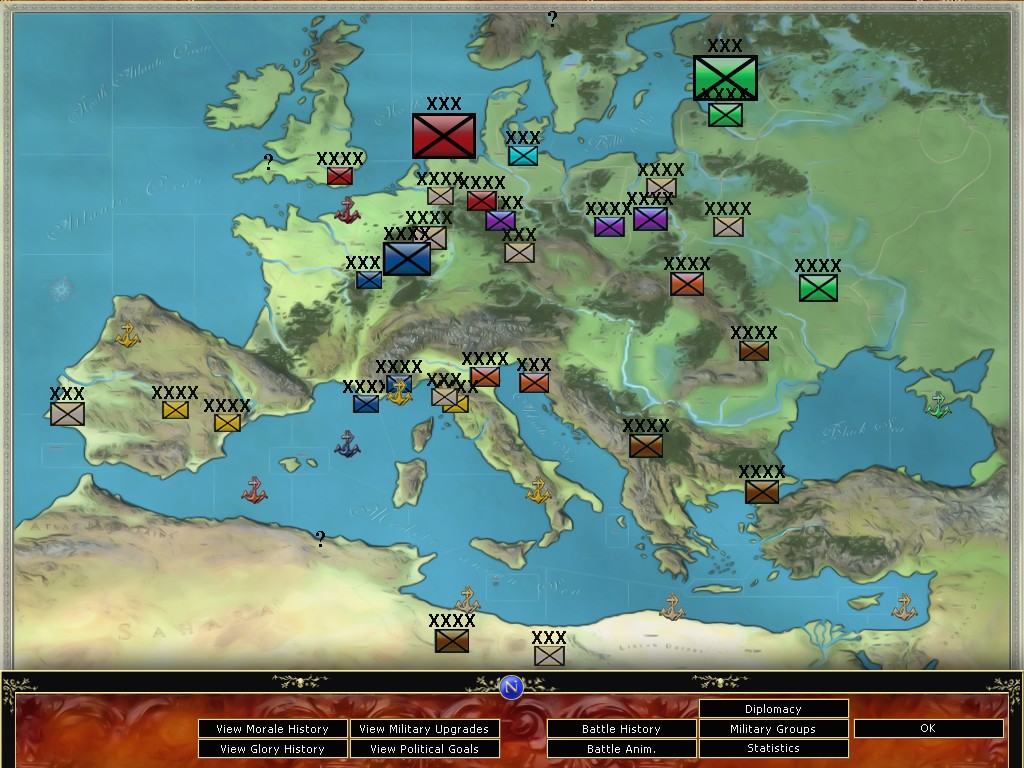Show Military Groups list
The width and height of the screenshot is (1024, 768).
tap(773, 729)
